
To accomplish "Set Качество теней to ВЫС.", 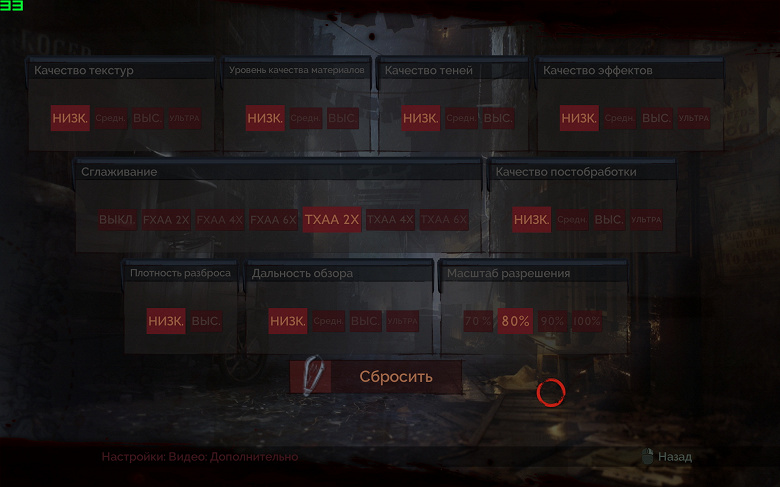I will pyautogui.click(x=497, y=119).
